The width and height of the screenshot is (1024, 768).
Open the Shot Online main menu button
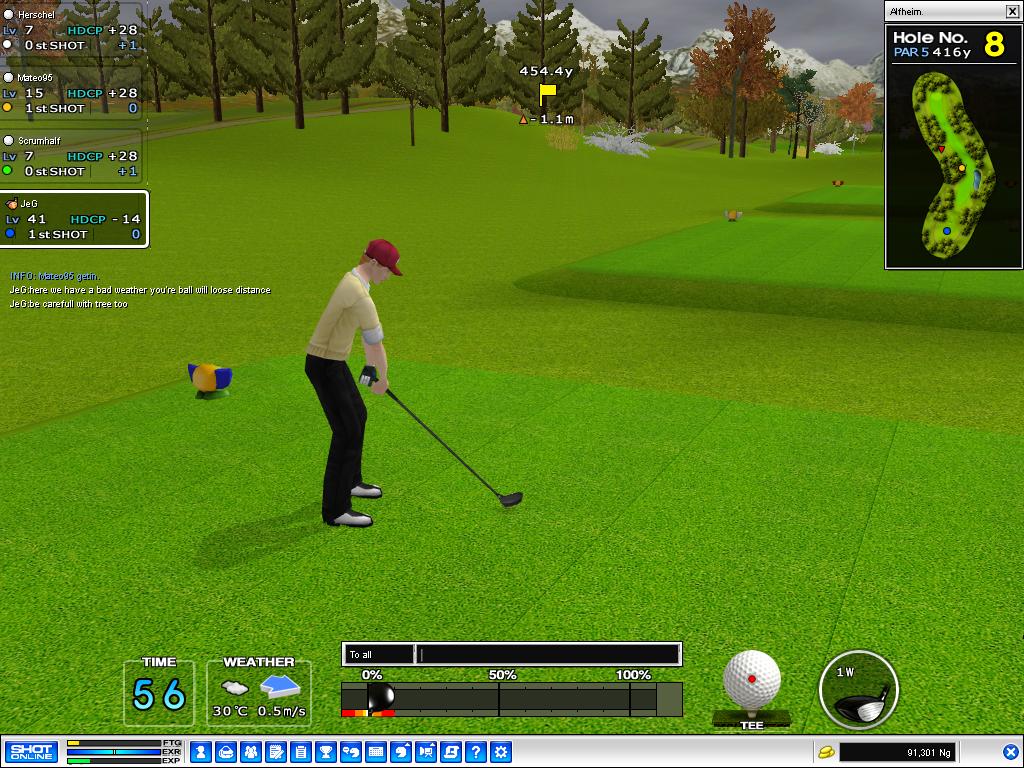tap(31, 751)
